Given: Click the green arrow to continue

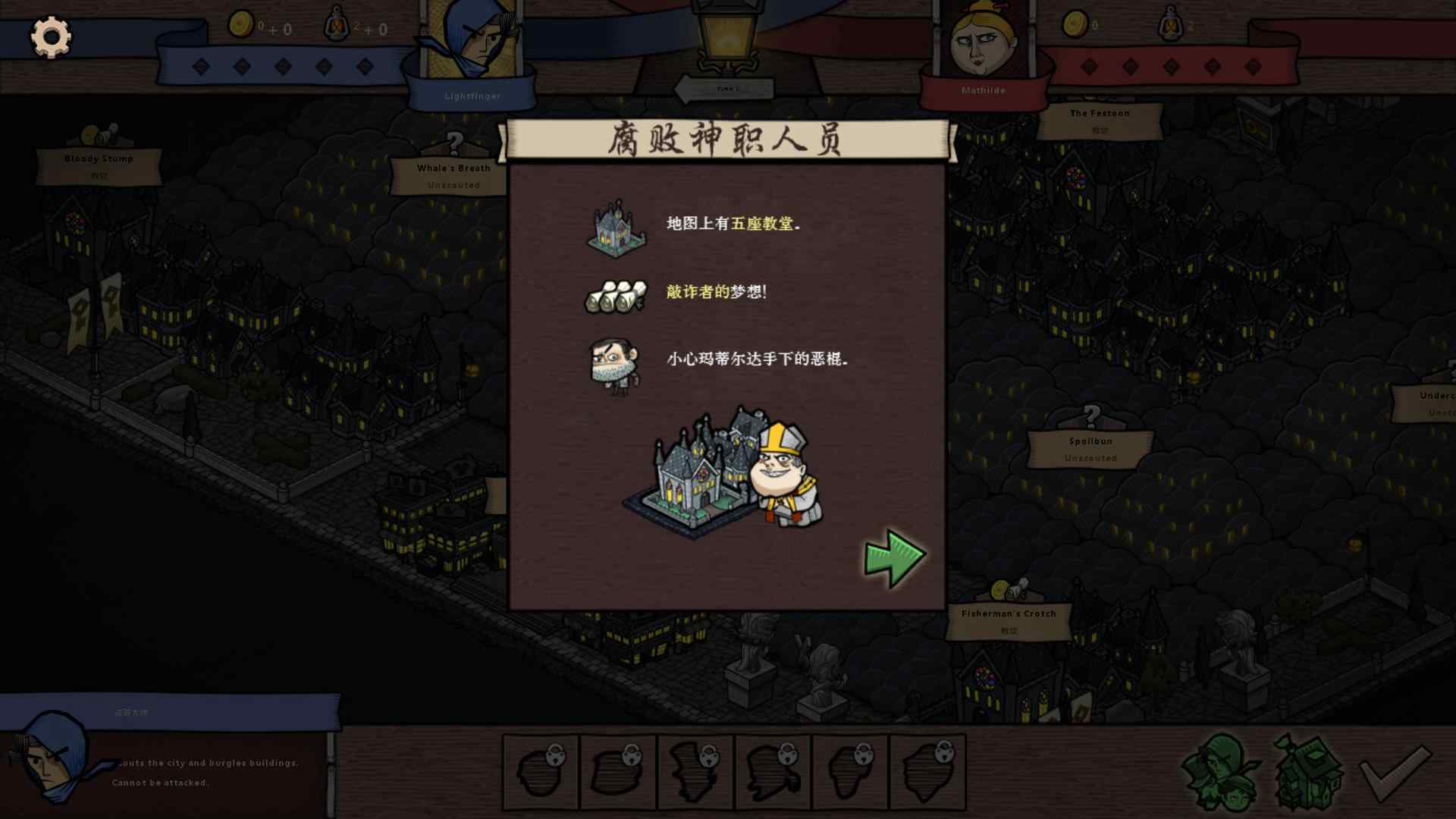Looking at the screenshot, I should pos(895,554).
